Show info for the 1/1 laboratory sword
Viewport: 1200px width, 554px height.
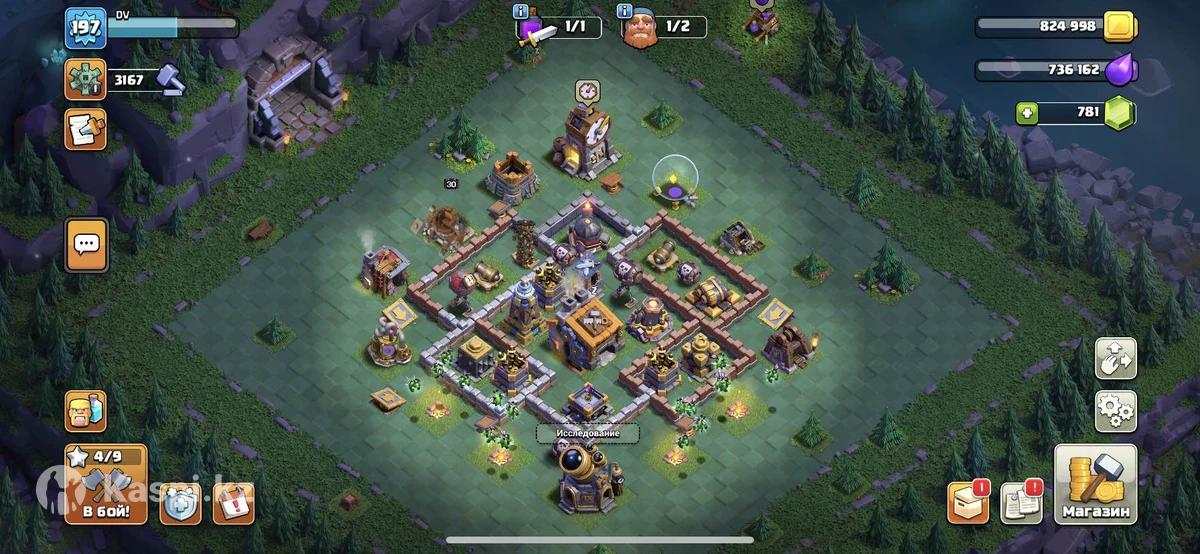coord(520,12)
